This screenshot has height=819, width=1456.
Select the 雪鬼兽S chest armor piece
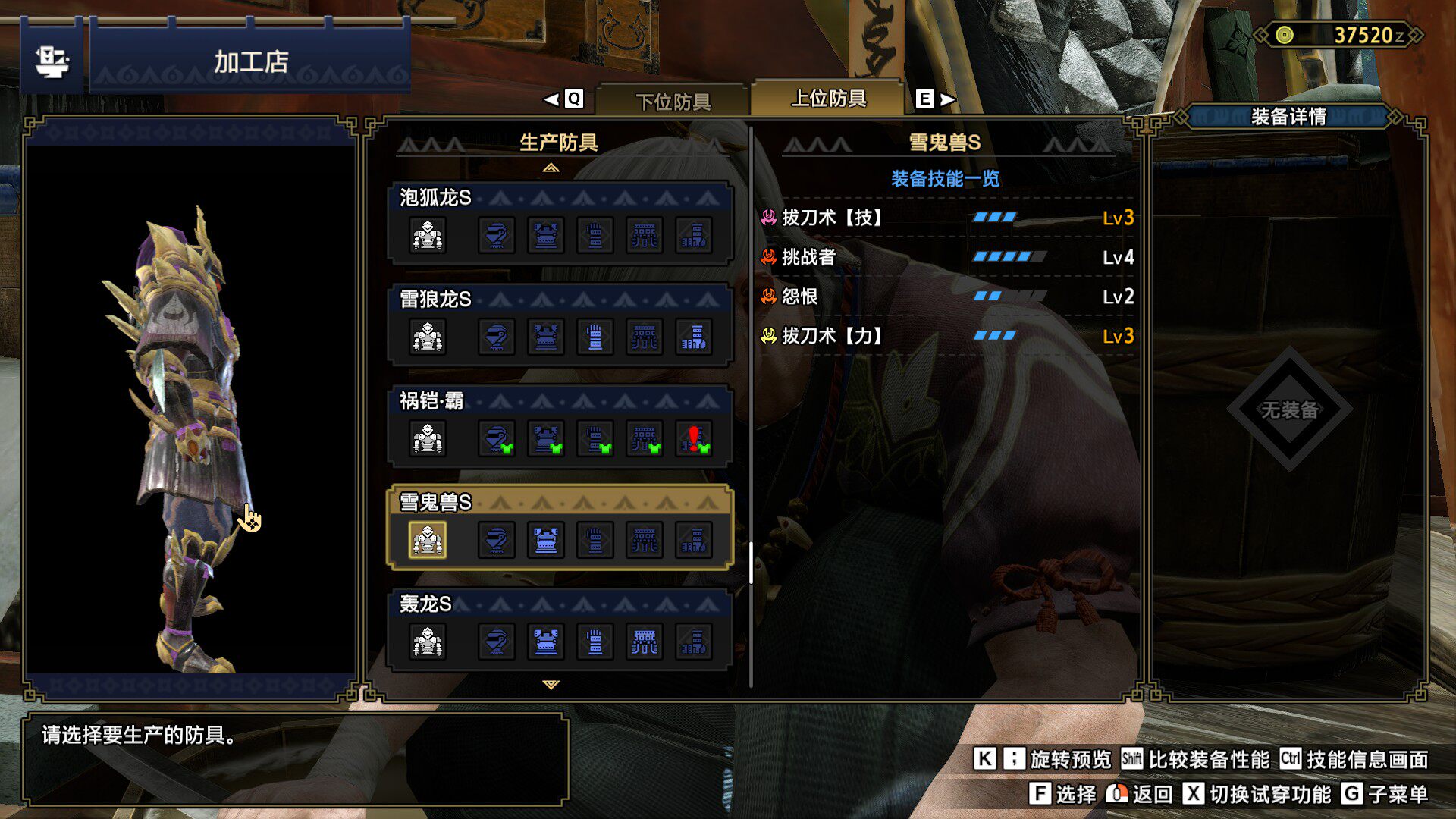(546, 540)
